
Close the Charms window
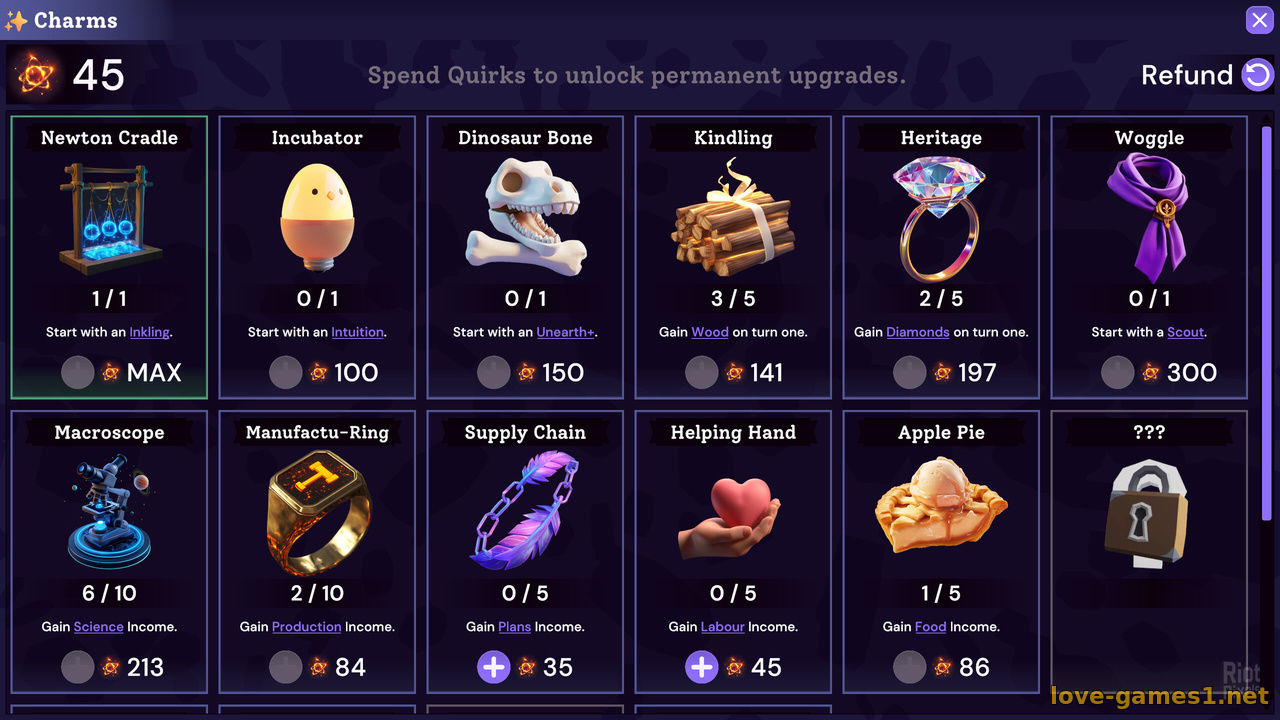(1259, 20)
